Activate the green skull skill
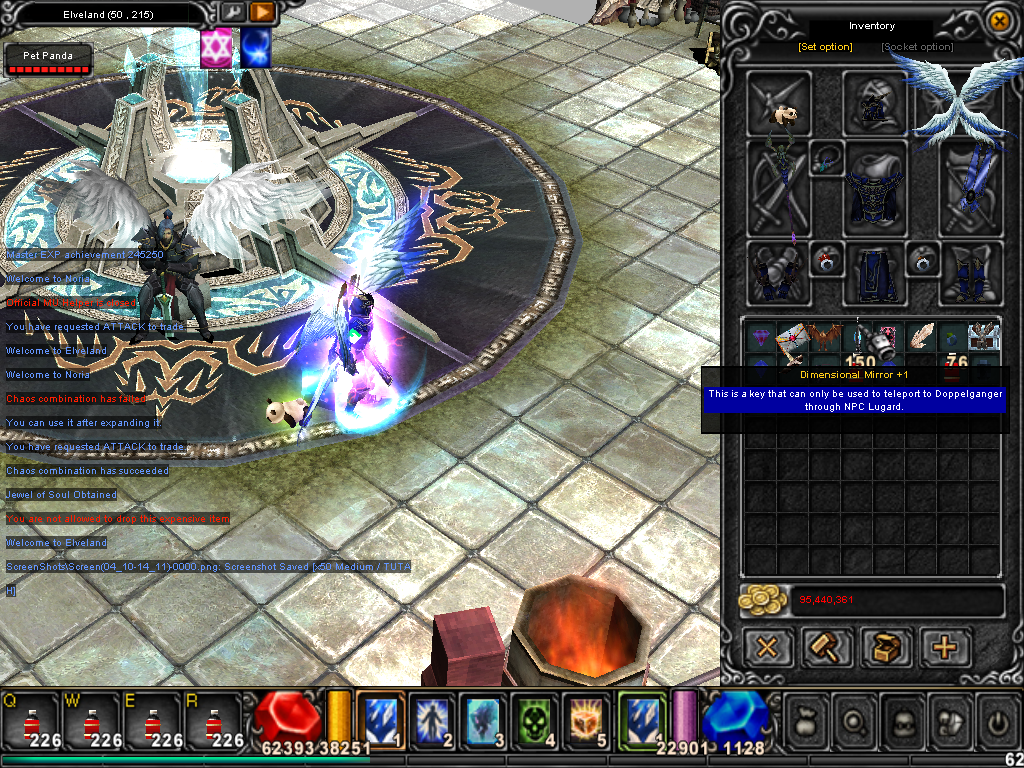 [x=535, y=720]
